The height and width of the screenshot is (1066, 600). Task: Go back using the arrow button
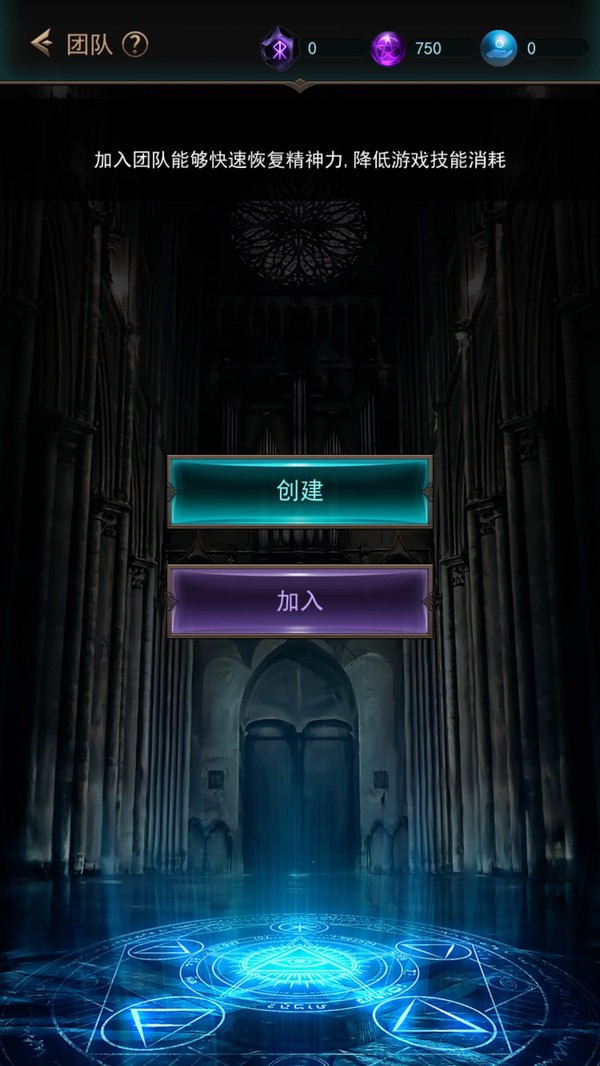click(x=41, y=43)
